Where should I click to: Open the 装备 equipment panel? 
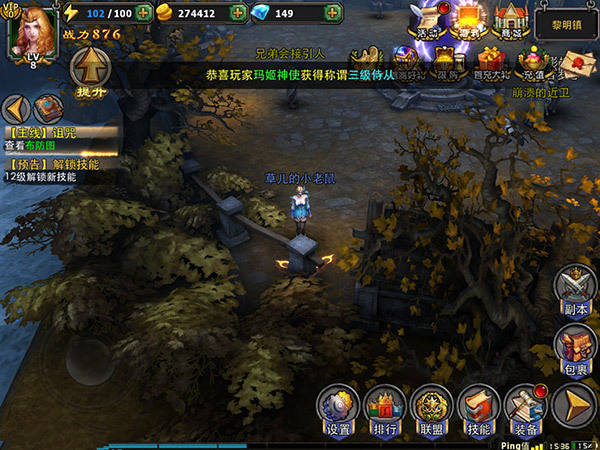(x=525, y=407)
